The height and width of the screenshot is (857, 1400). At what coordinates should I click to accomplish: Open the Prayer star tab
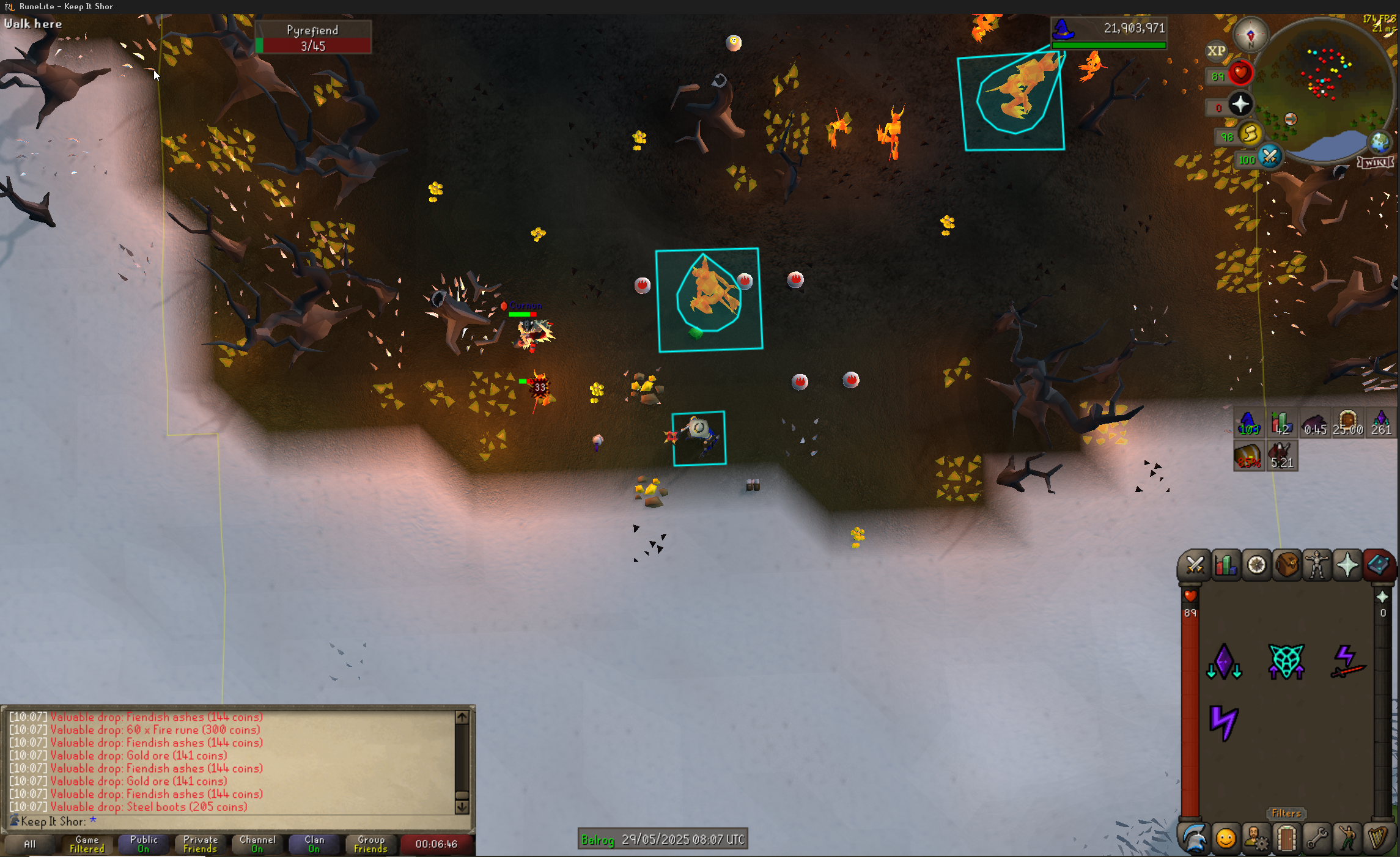click(x=1347, y=565)
